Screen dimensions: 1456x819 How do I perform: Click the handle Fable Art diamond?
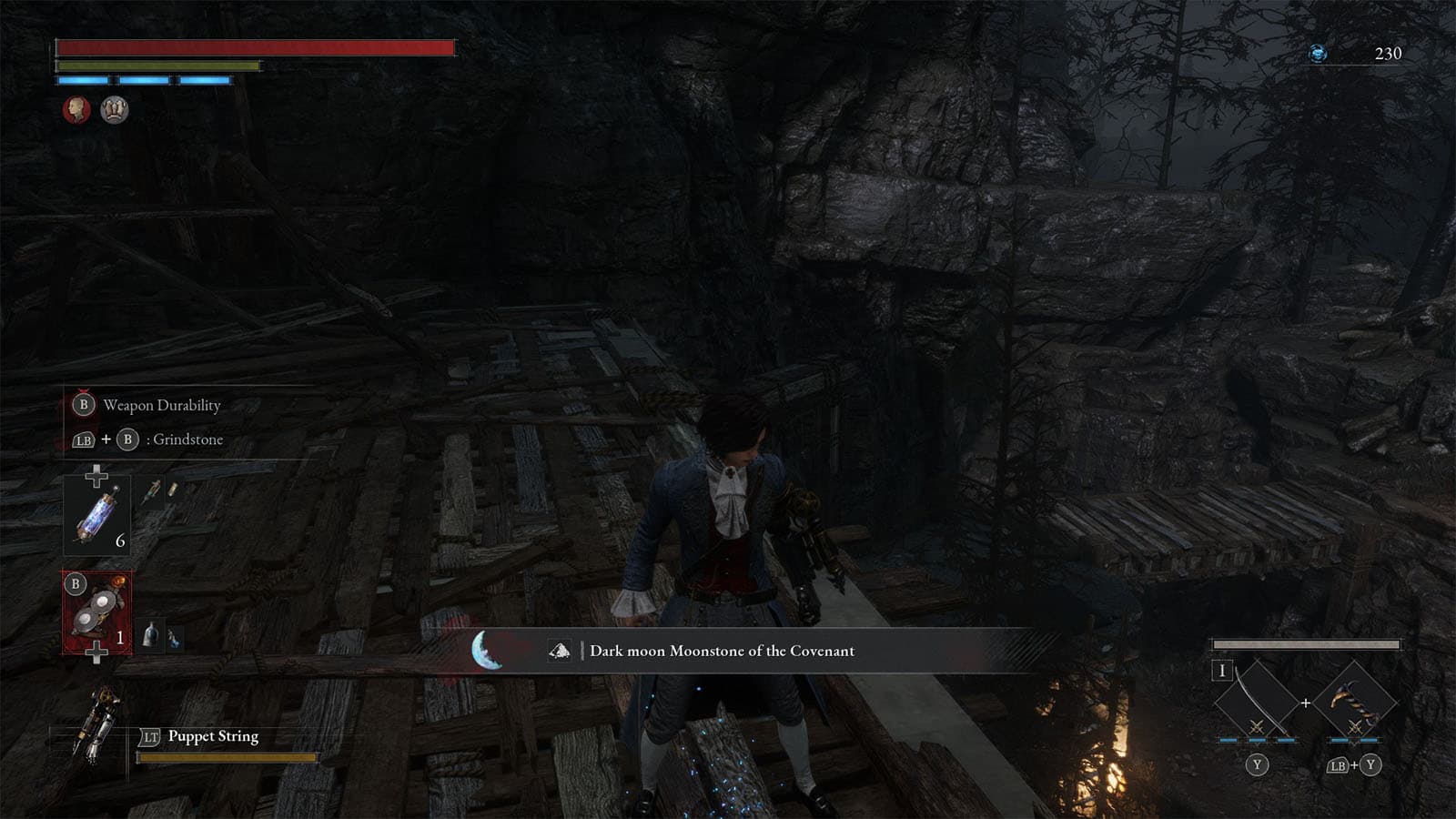tap(1354, 700)
